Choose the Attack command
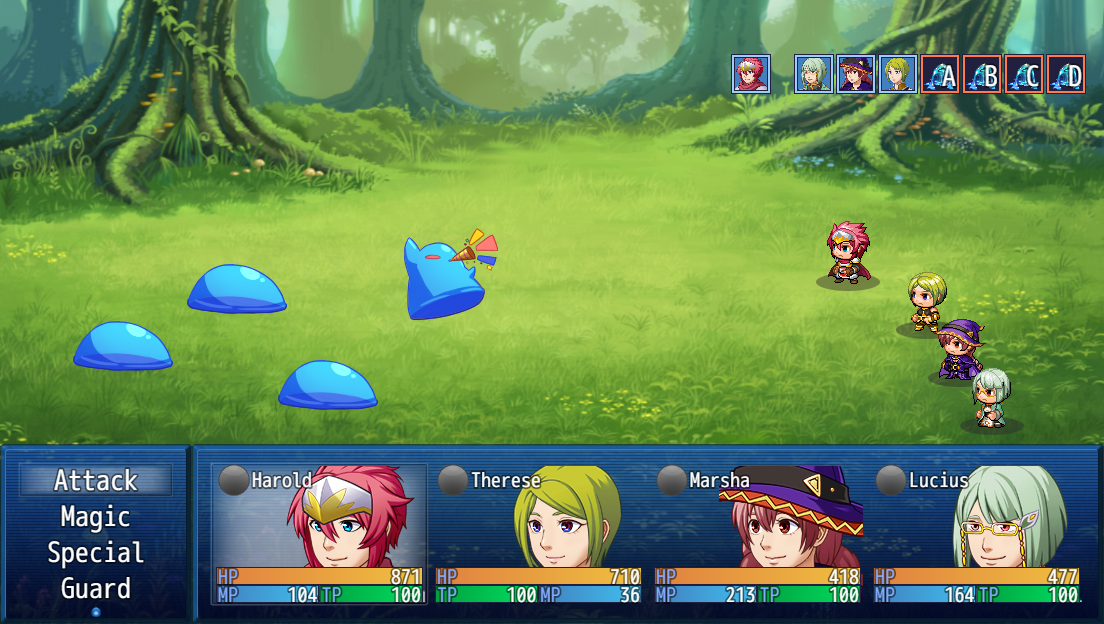 (x=95, y=481)
